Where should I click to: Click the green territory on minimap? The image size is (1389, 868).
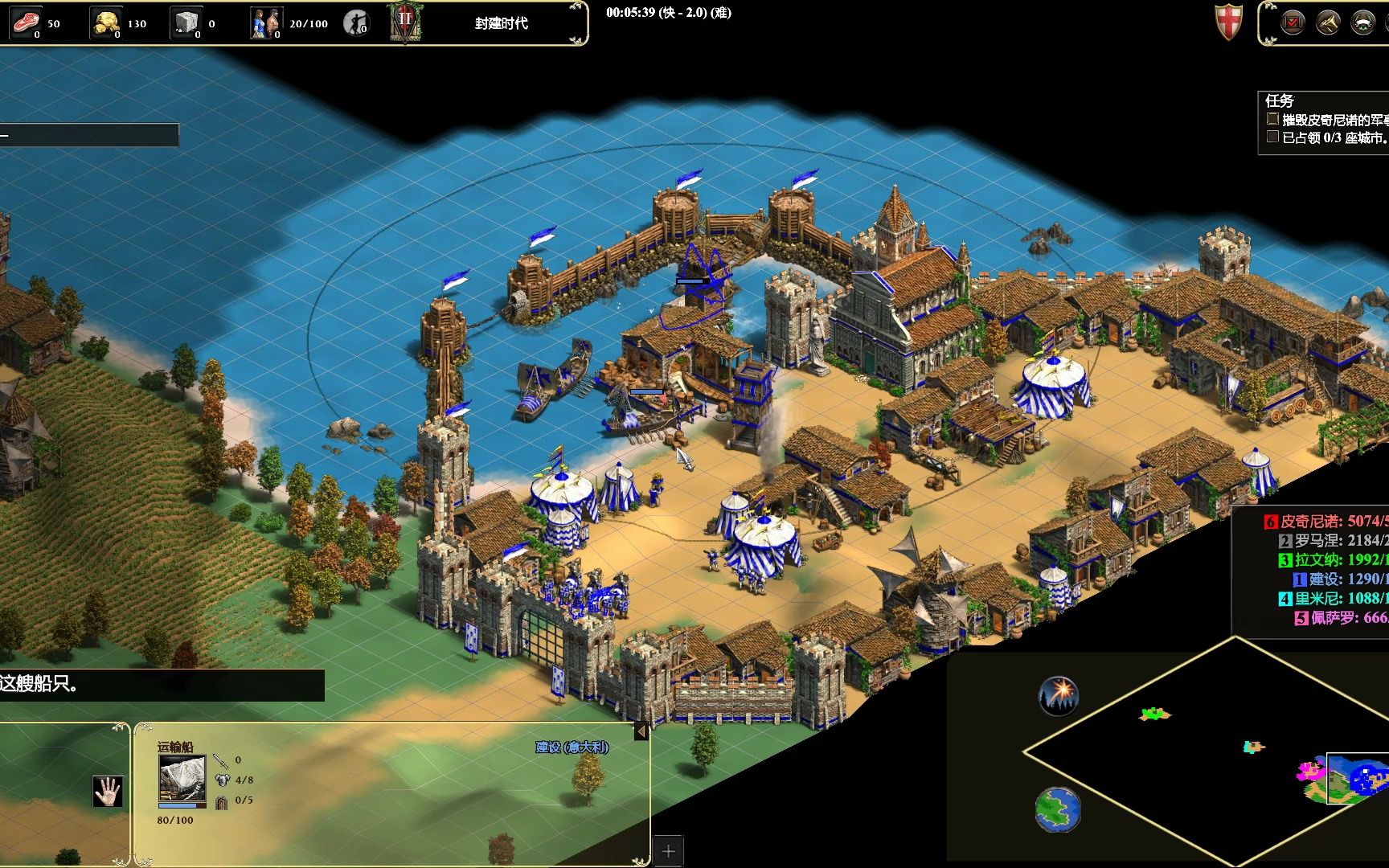pos(1153,713)
